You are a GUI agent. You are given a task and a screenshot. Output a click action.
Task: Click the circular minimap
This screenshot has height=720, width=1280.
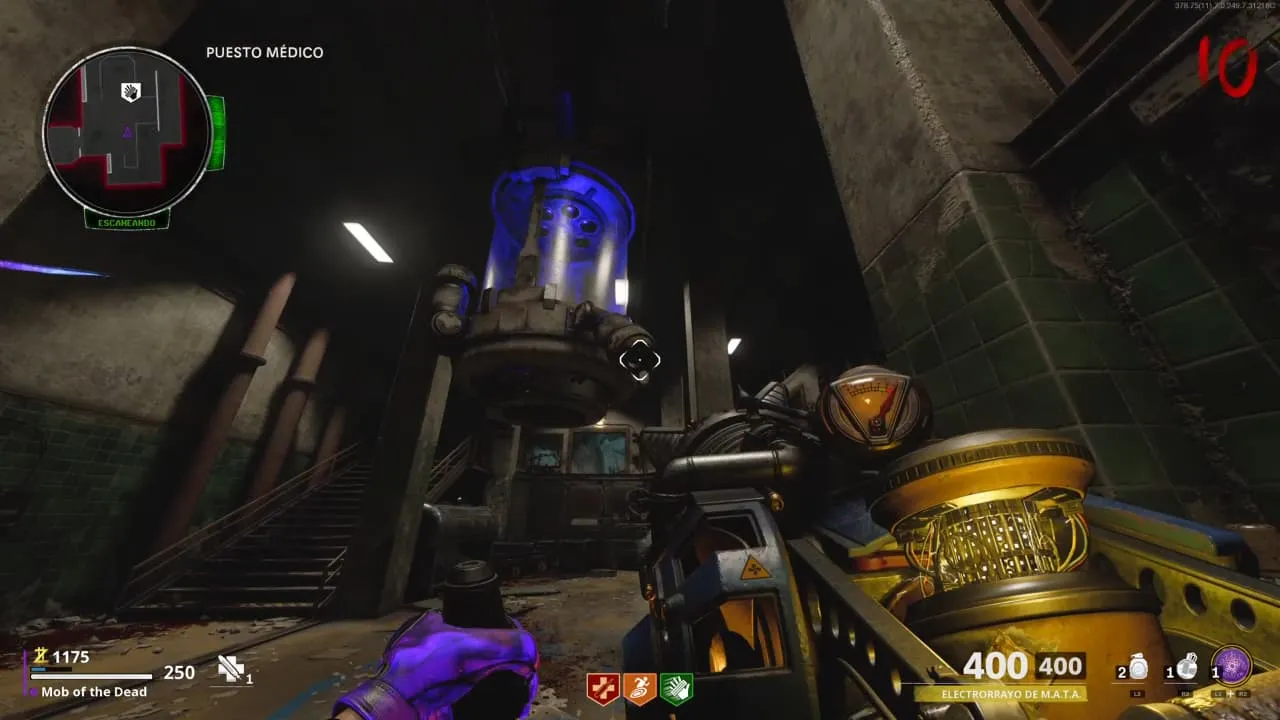(x=126, y=131)
